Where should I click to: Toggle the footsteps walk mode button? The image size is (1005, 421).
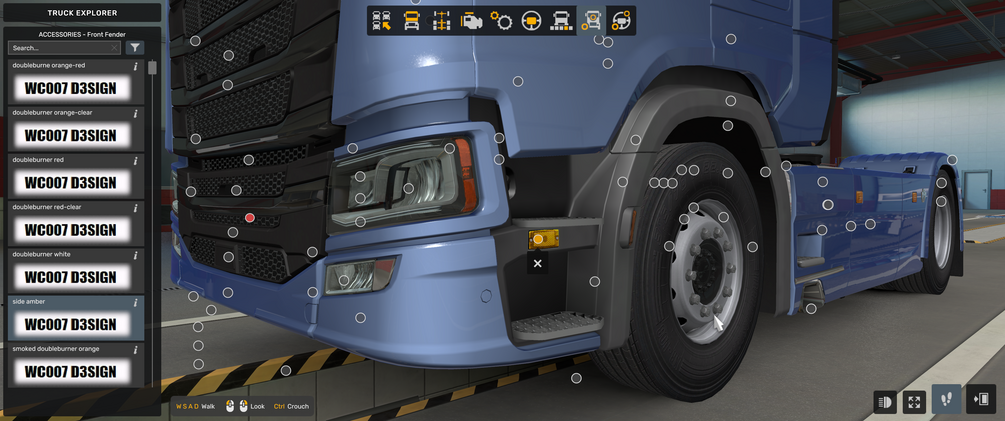946,400
